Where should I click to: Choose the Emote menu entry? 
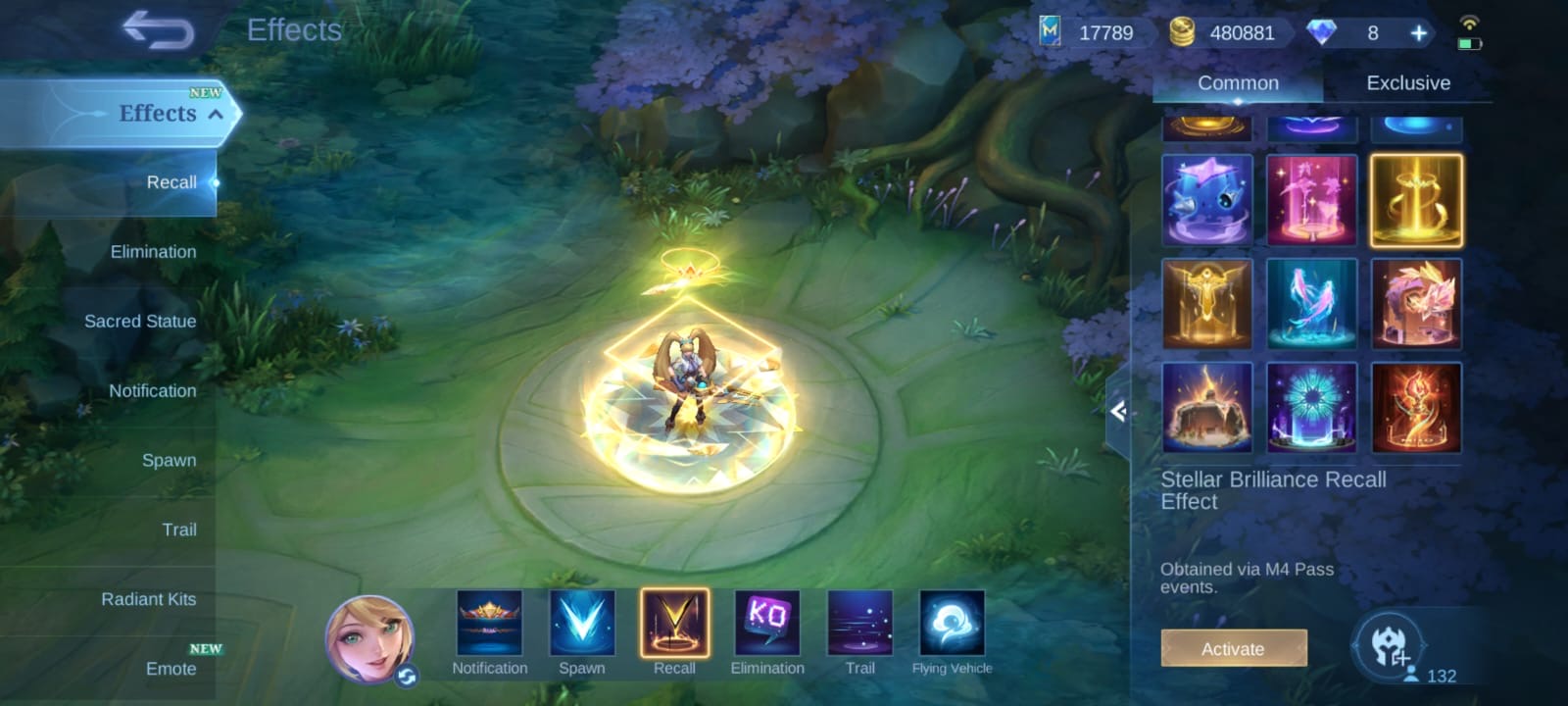[x=171, y=669]
